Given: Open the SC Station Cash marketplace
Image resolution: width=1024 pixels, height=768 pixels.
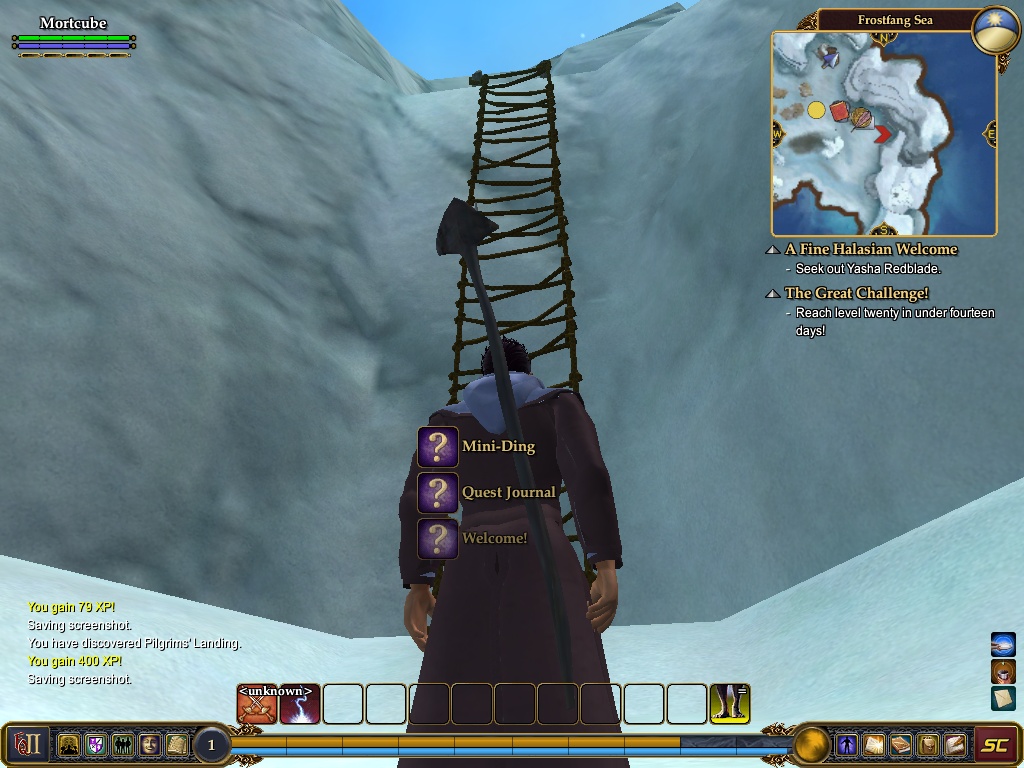Looking at the screenshot, I should 994,744.
